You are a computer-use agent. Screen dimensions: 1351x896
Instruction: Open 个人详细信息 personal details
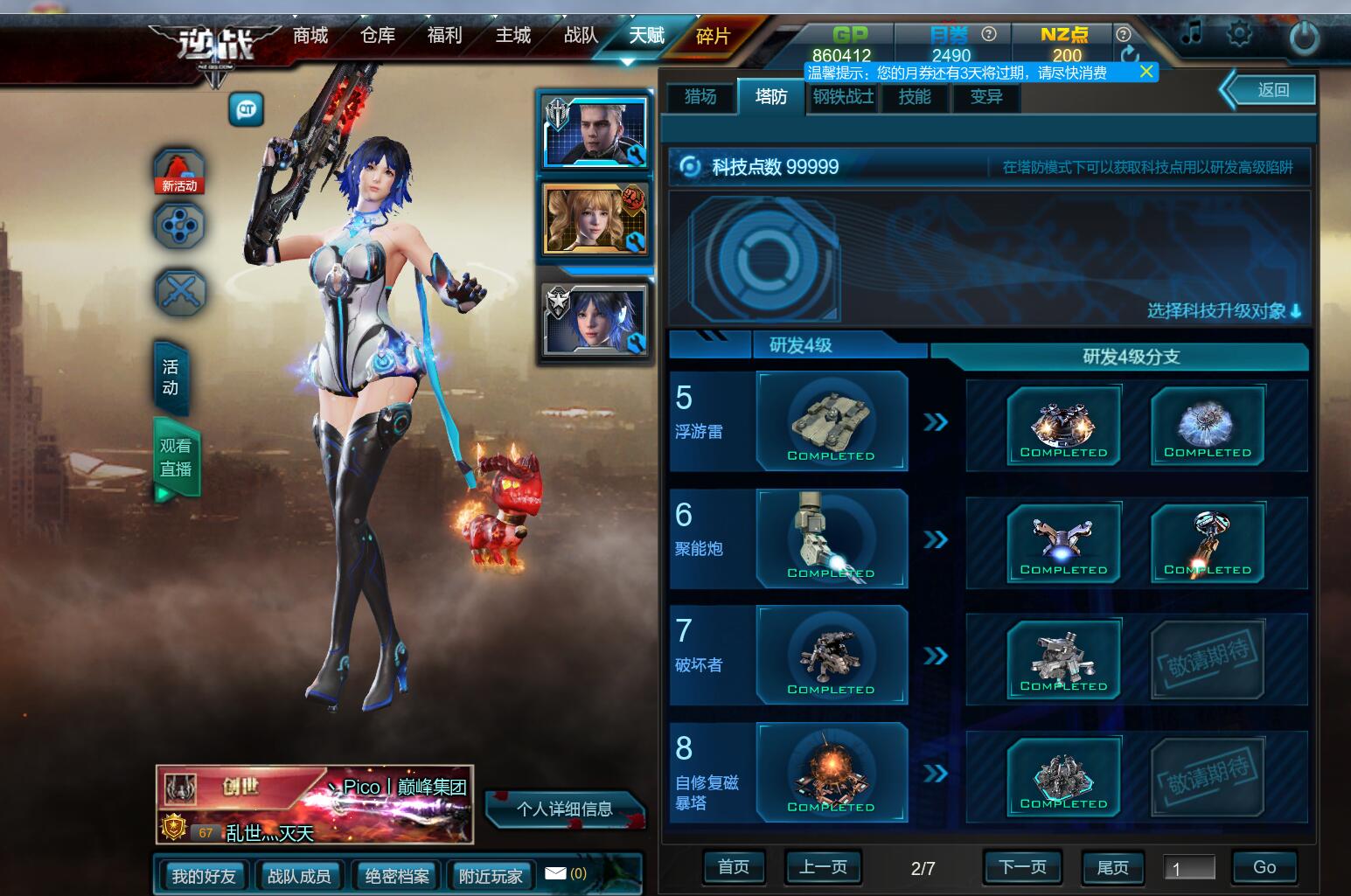click(564, 809)
